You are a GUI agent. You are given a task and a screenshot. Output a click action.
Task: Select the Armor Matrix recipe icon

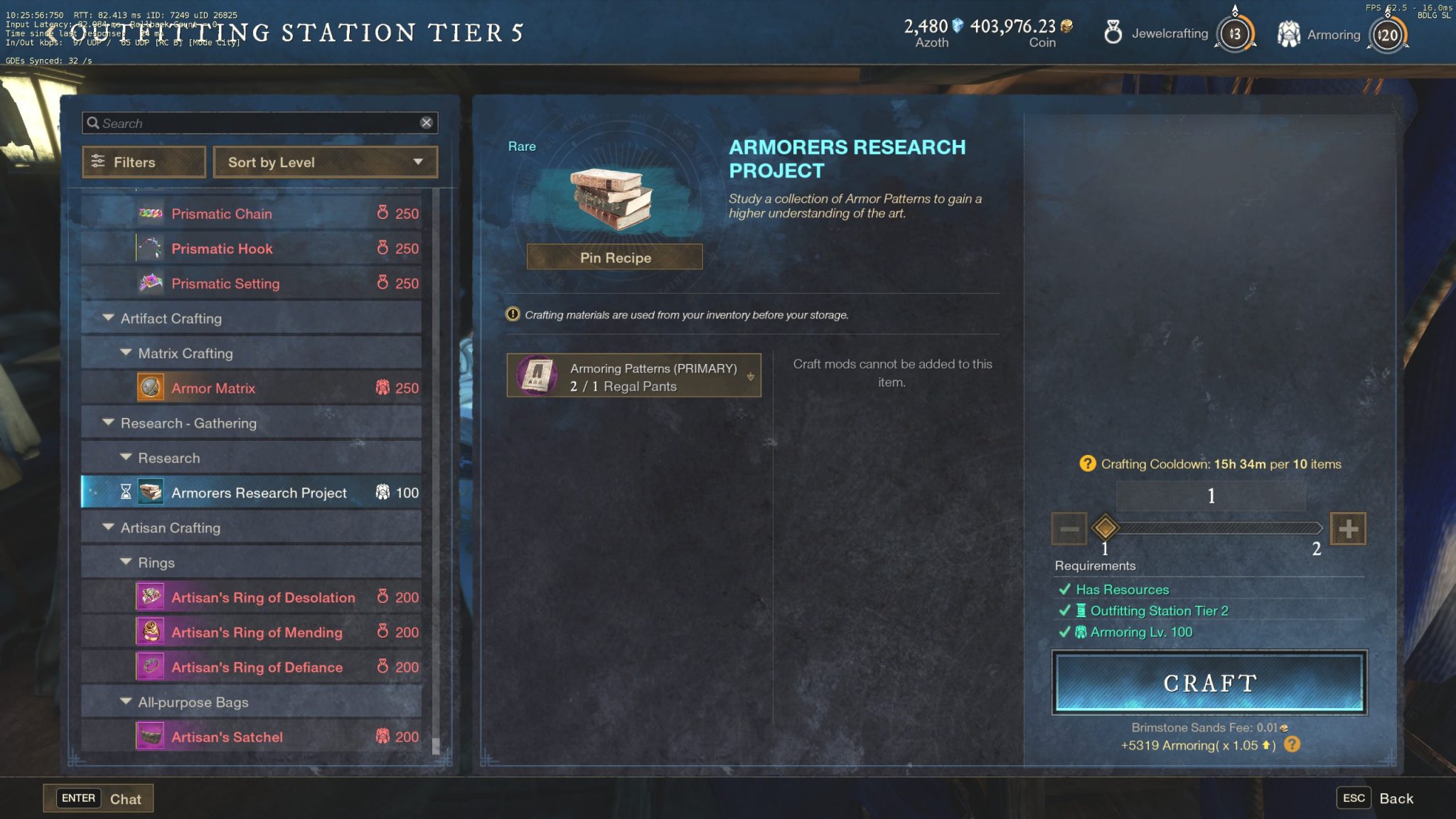(x=150, y=387)
